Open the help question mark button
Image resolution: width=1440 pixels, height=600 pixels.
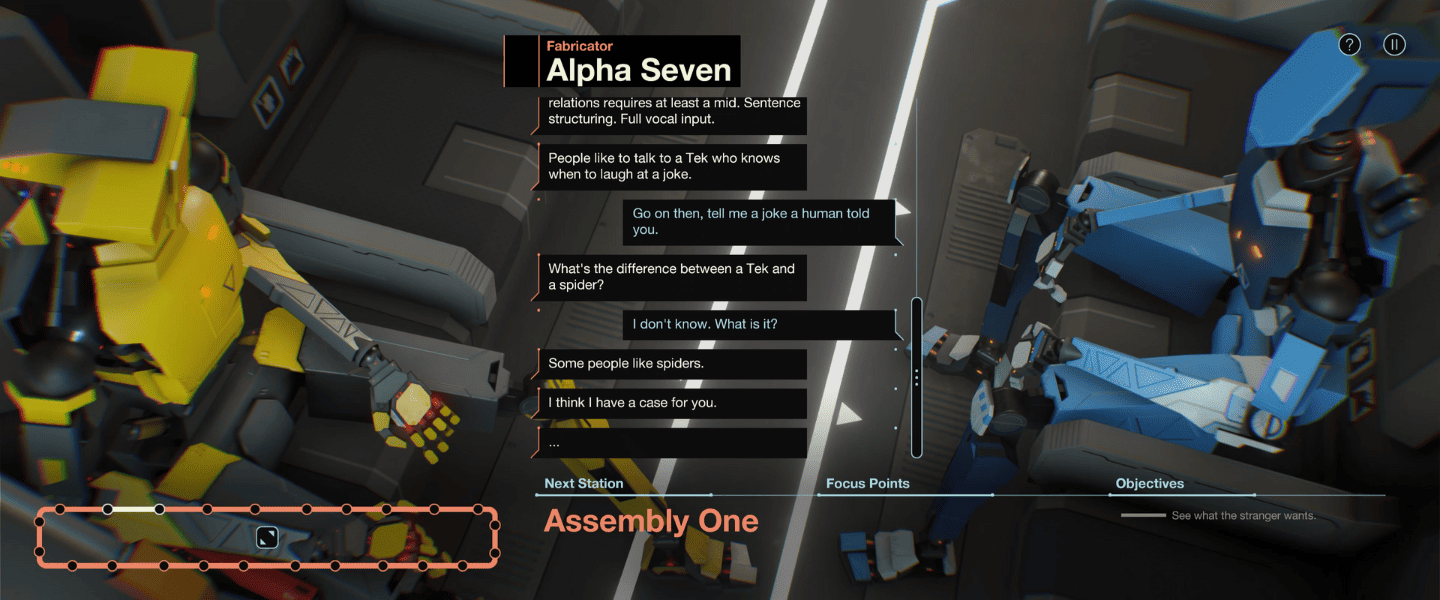(x=1350, y=44)
